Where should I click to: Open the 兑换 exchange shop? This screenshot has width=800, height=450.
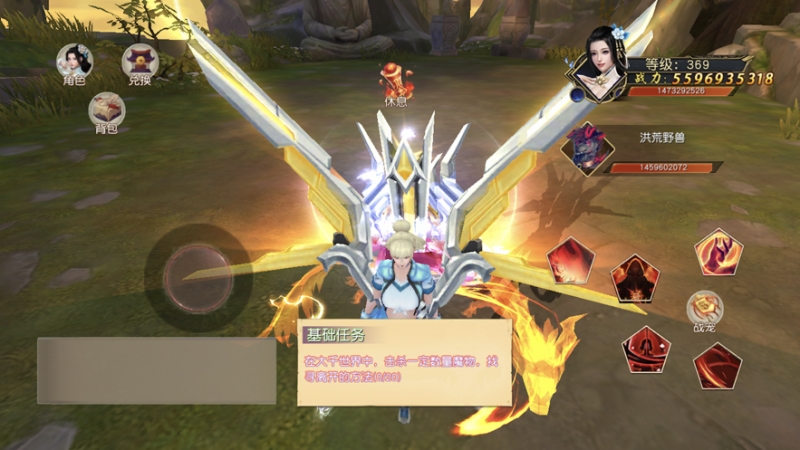point(140,62)
